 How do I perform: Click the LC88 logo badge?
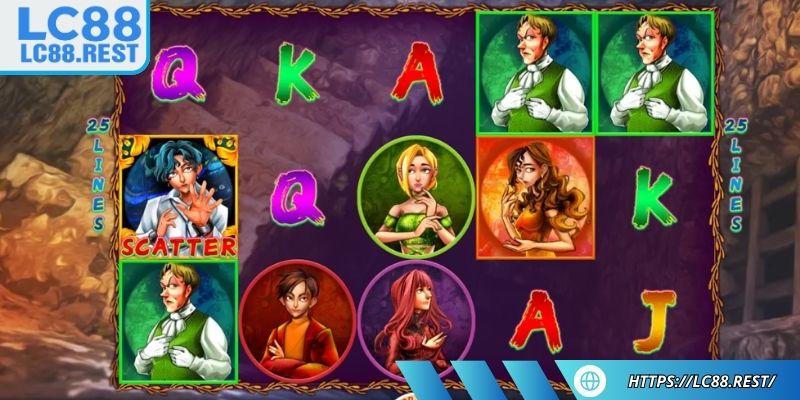(72, 35)
